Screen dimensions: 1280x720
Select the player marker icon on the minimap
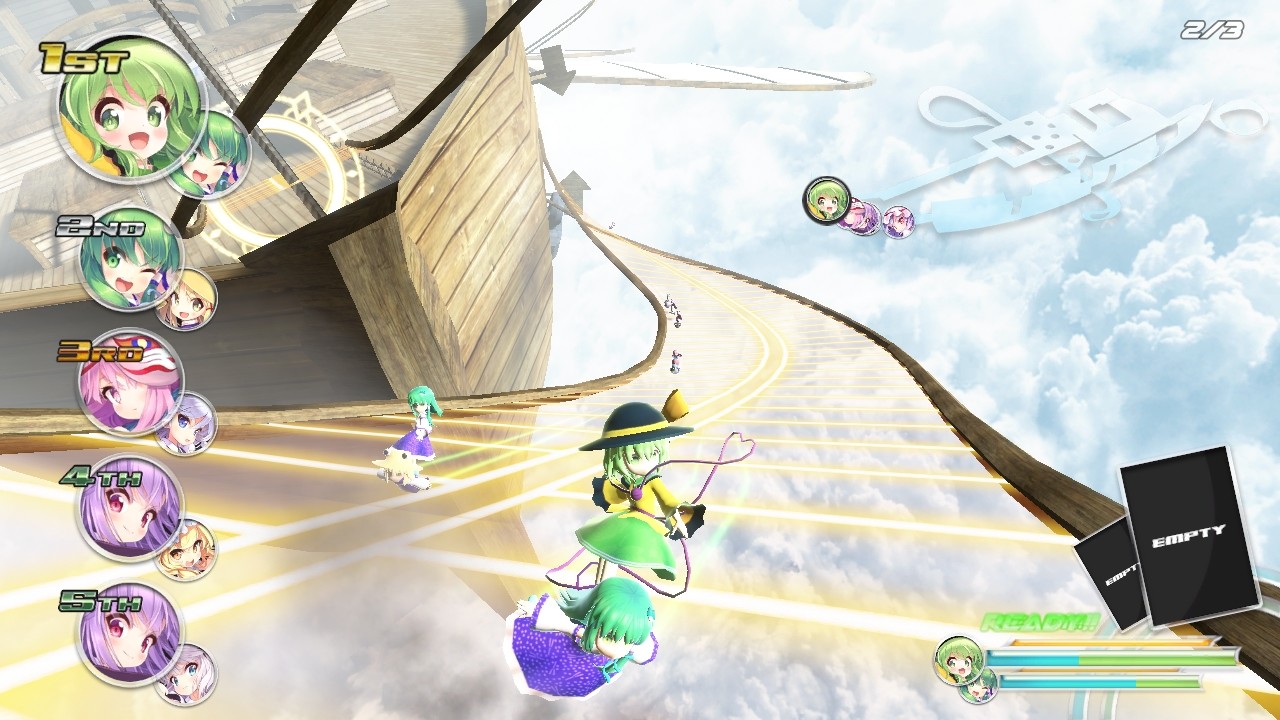(x=828, y=202)
